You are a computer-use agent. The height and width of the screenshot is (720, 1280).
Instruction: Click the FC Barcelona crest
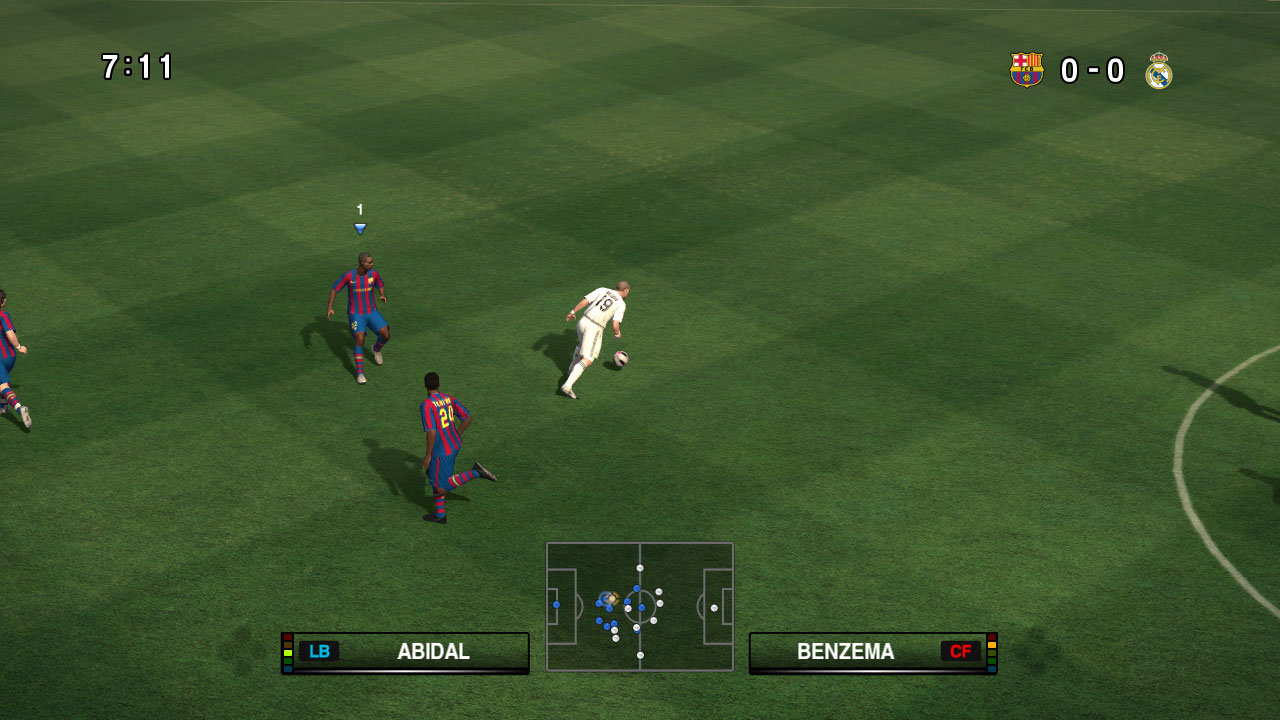point(1026,70)
